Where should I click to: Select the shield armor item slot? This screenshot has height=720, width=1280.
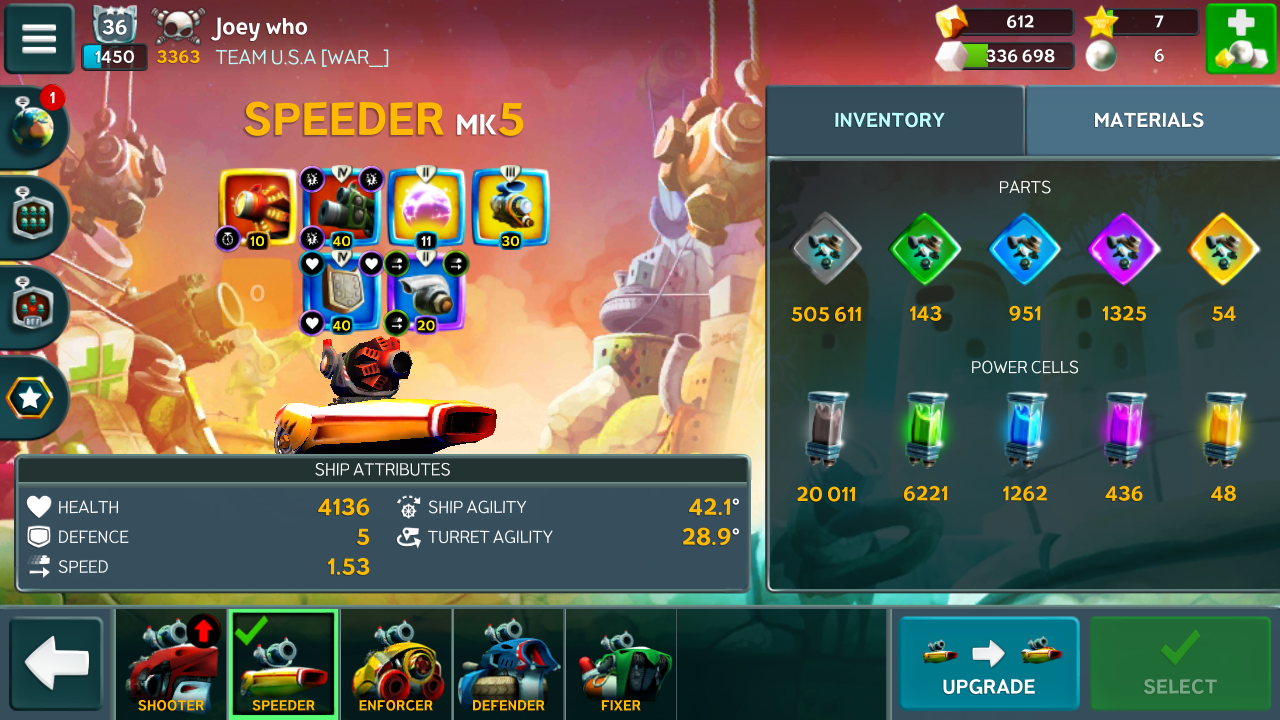[342, 292]
